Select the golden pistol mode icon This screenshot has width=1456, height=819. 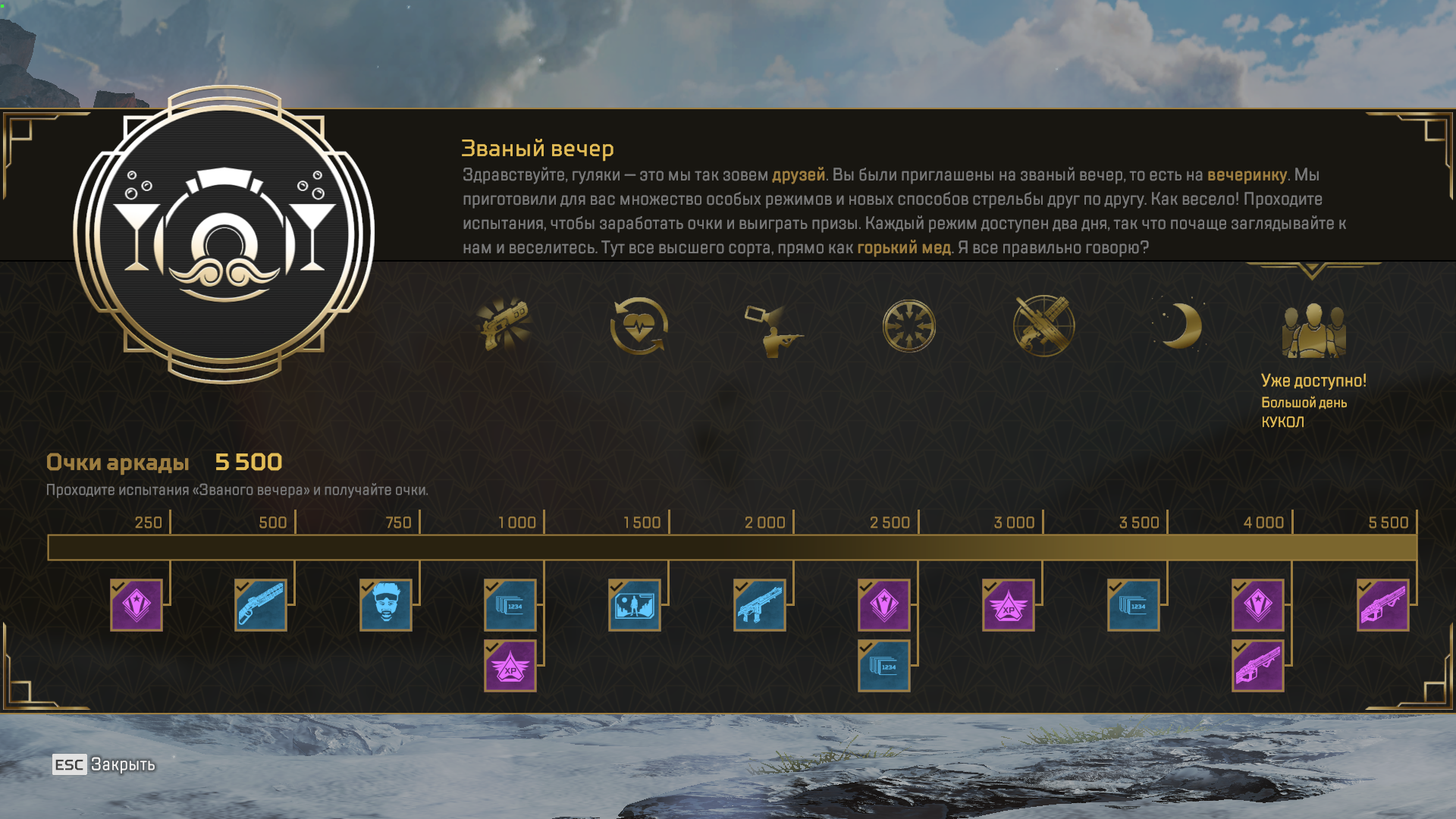[504, 326]
